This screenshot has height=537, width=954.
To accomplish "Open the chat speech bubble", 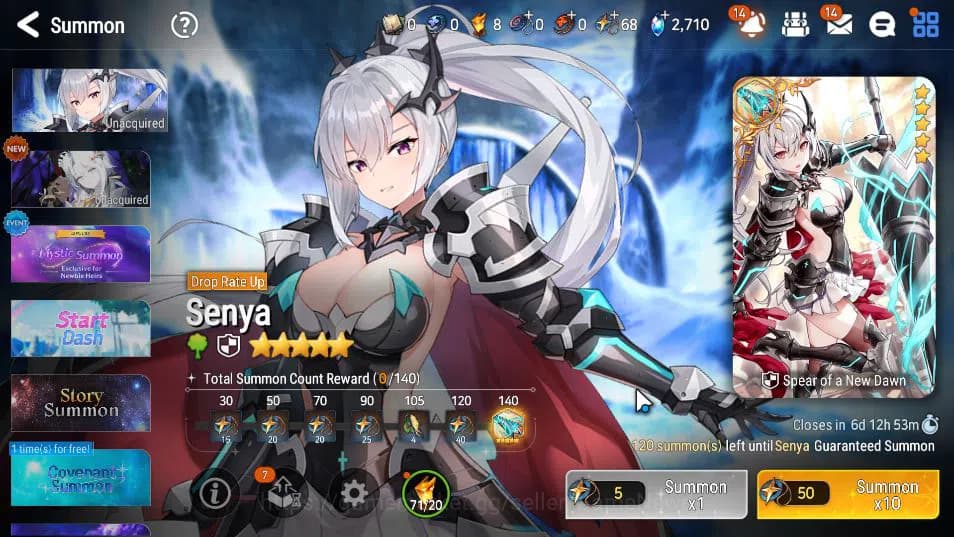I will coord(882,25).
